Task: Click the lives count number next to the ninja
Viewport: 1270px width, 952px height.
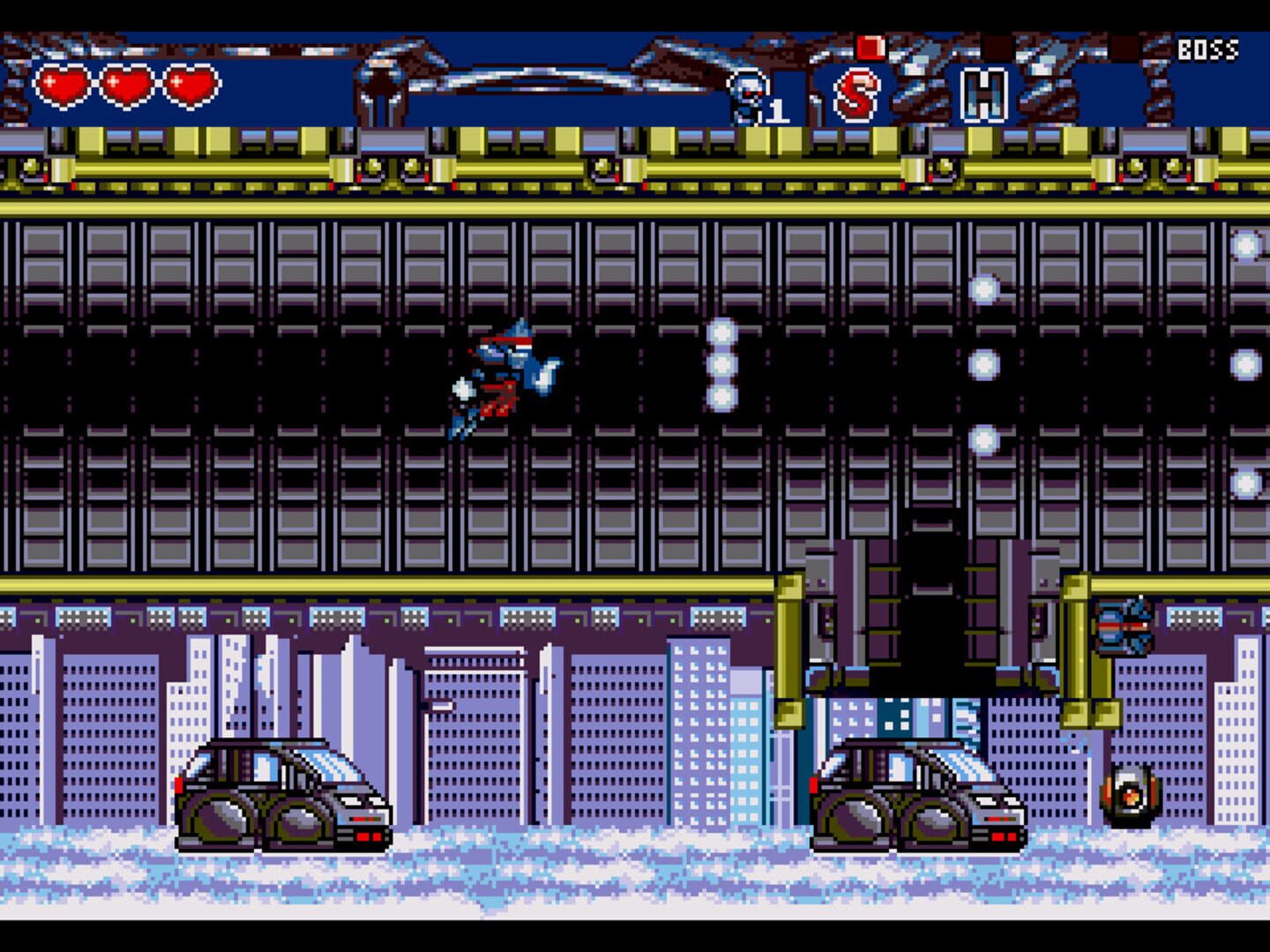Action: click(775, 110)
